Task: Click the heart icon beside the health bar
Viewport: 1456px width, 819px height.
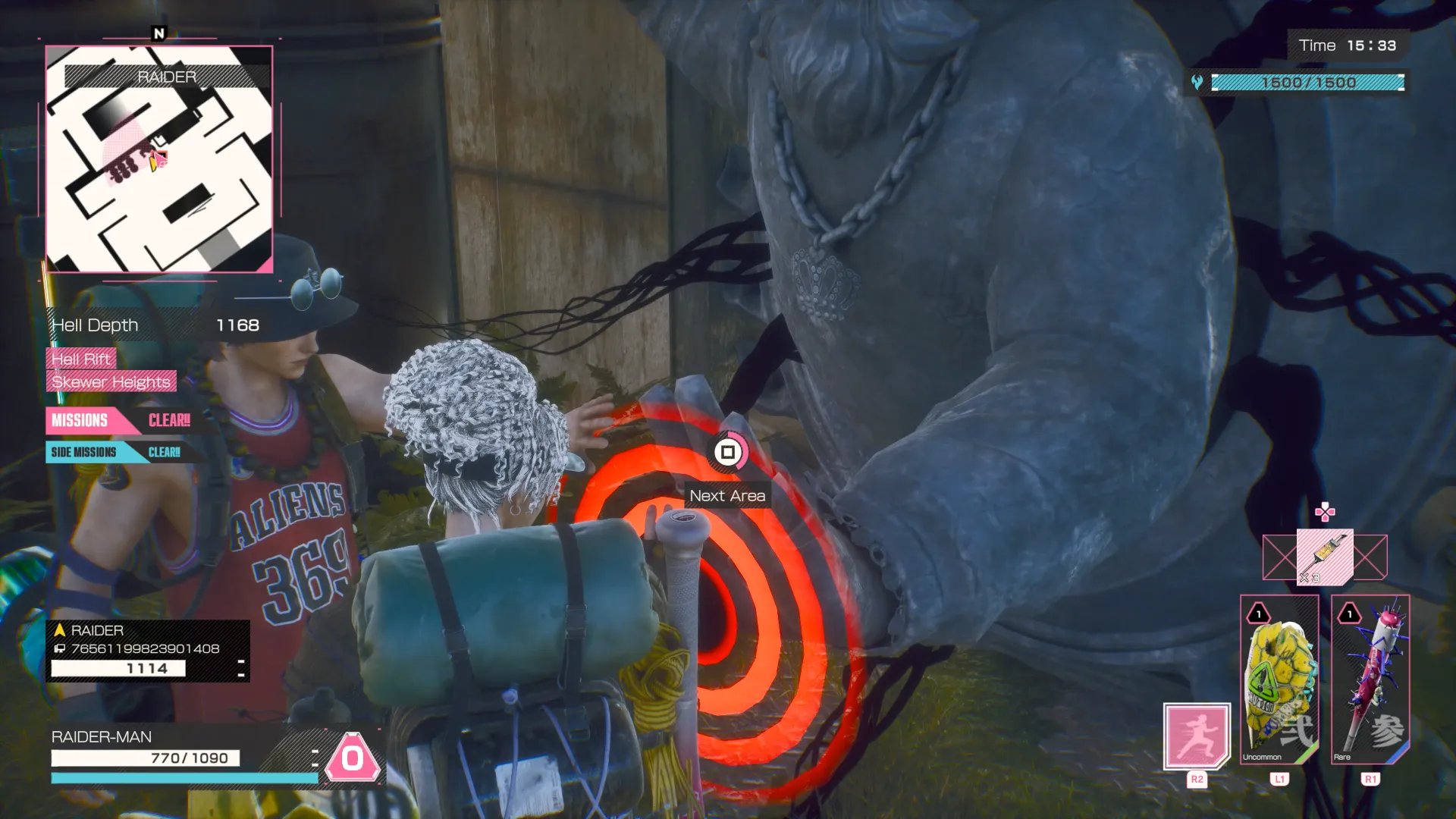Action: (1197, 83)
